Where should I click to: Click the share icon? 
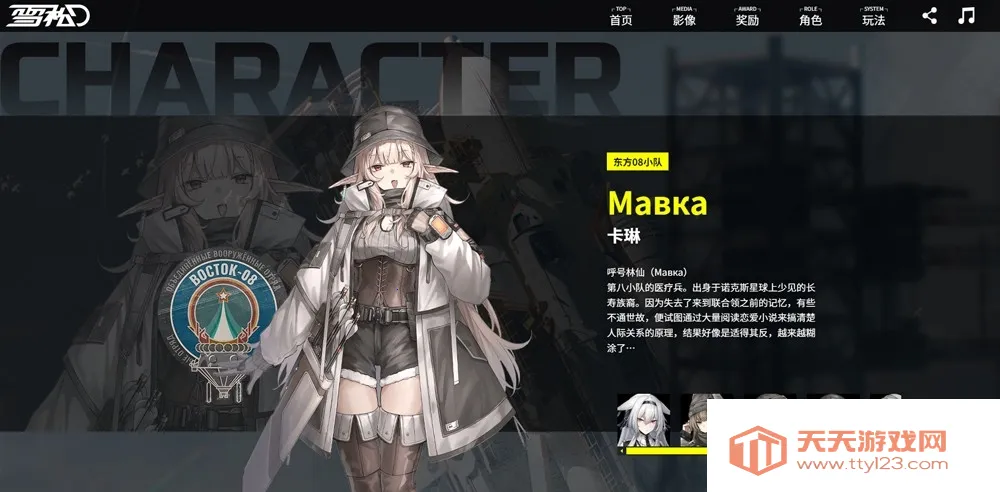coord(930,15)
